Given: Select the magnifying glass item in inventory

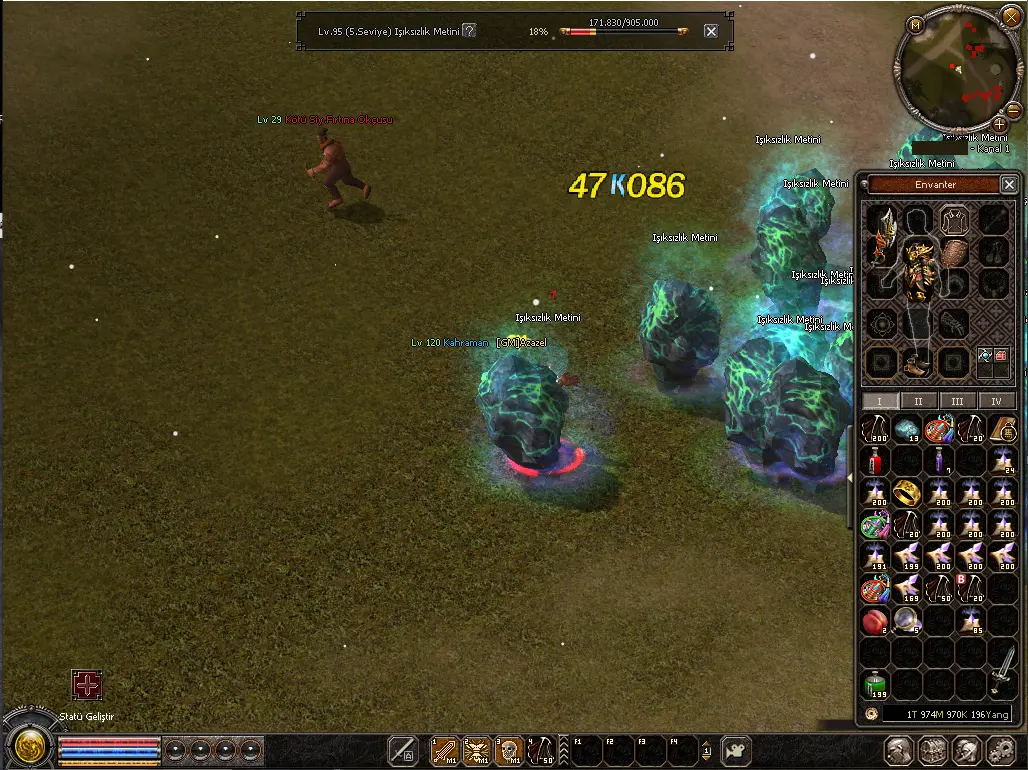Looking at the screenshot, I should tap(907, 620).
